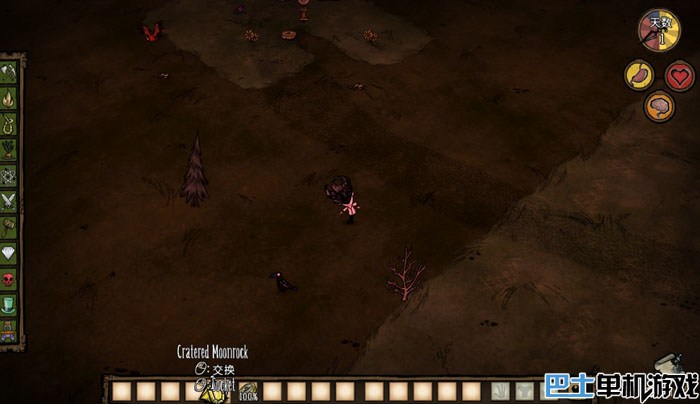
Task: Select the Magic red skull crafting tab
Action: pyautogui.click(x=9, y=278)
